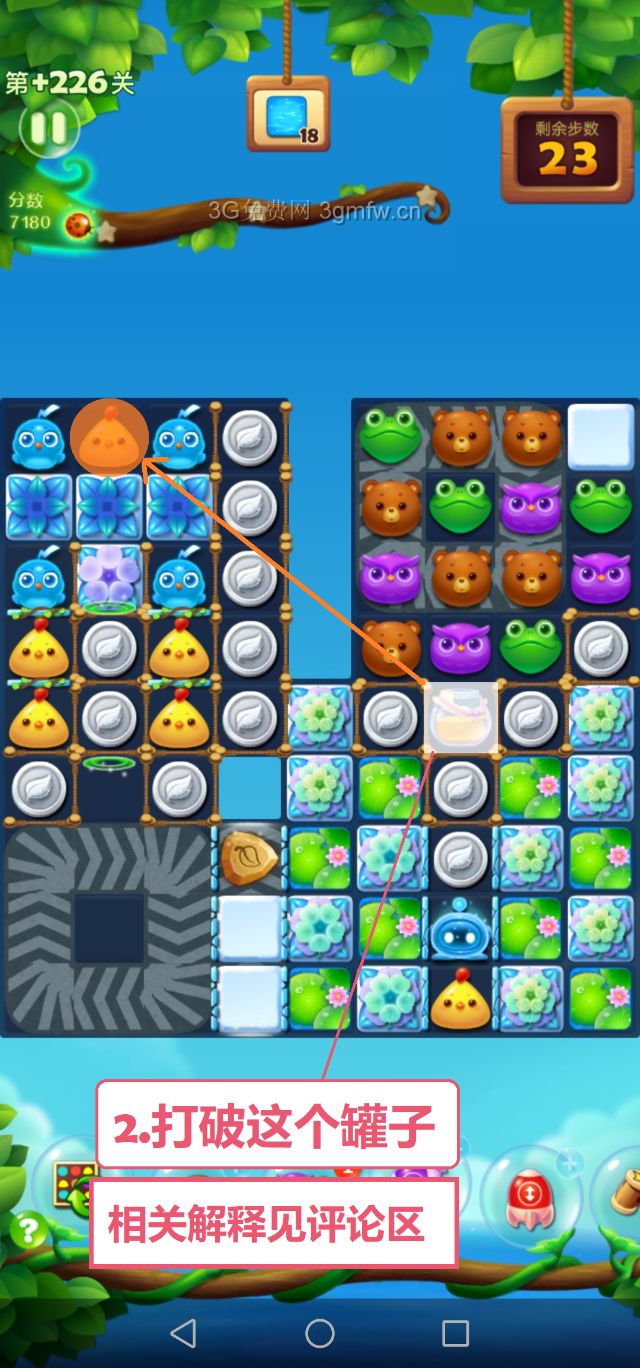The width and height of the screenshot is (640, 1368).
Task: Tap the blue round creature tile
Action: click(459, 927)
